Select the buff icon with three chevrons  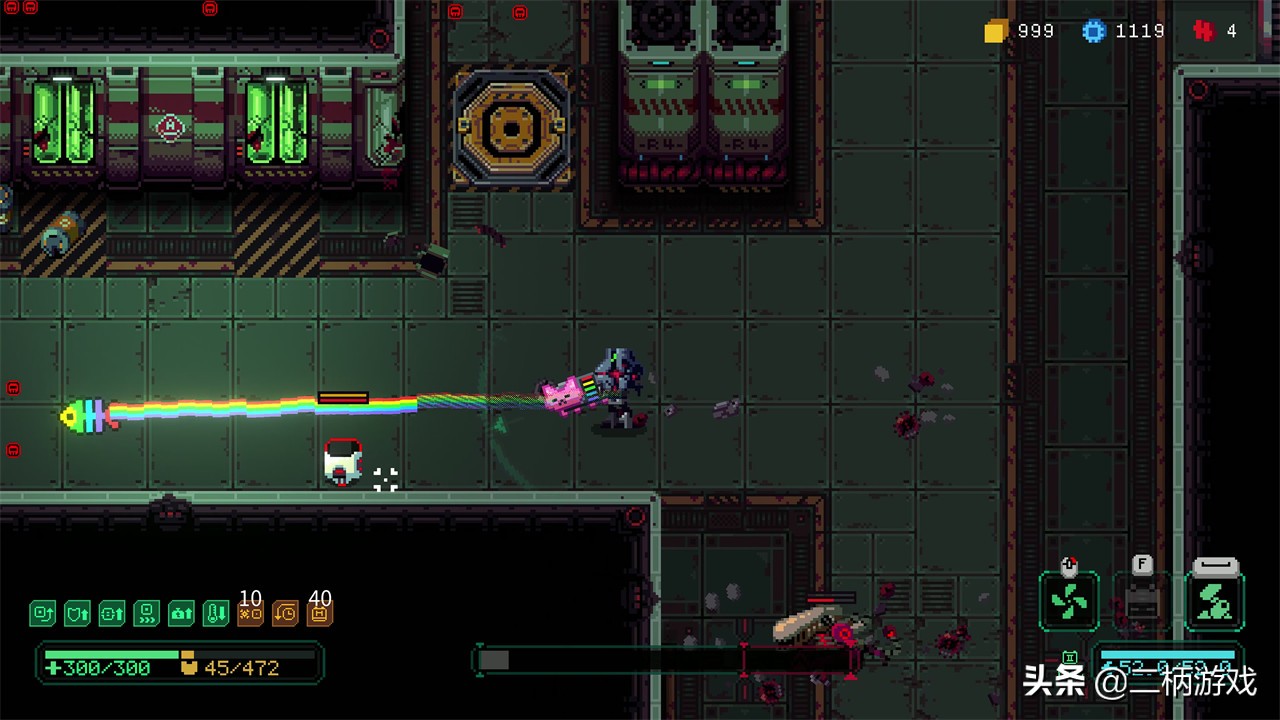click(147, 613)
